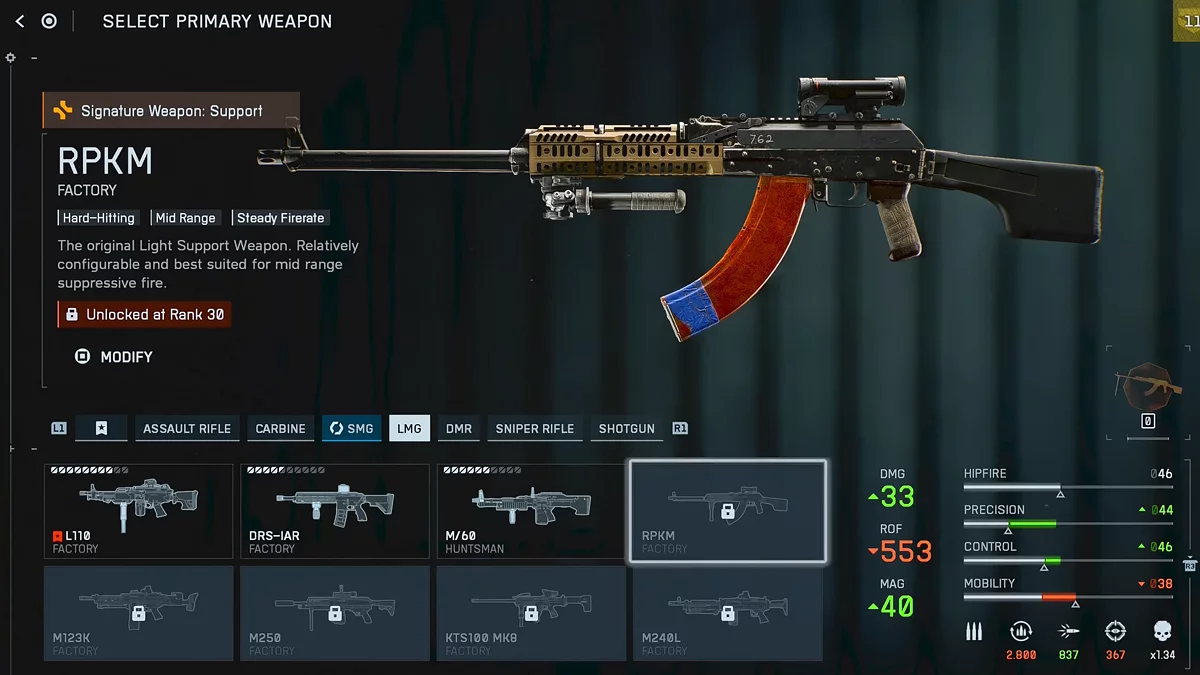Click the weapon preview thumbnail icon
Image resolution: width=1200 pixels, height=675 pixels.
[x=1147, y=387]
